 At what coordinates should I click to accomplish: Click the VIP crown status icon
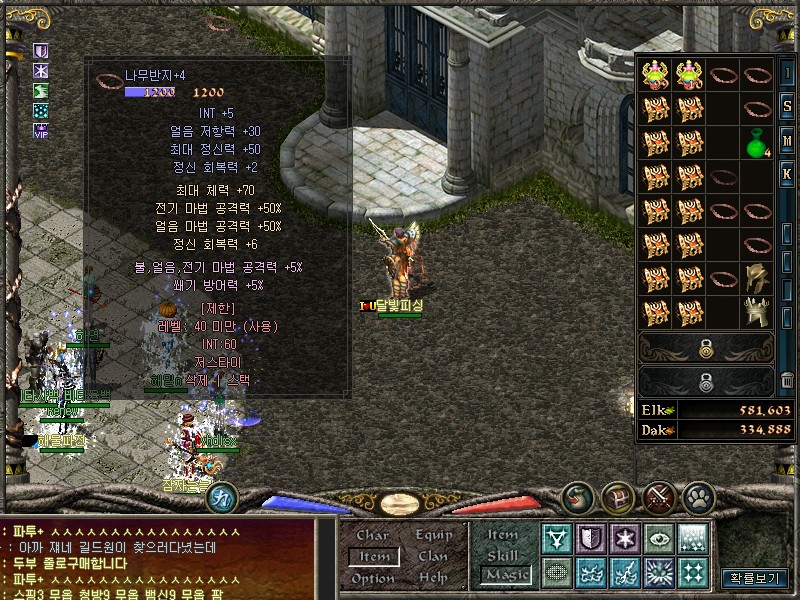(x=41, y=130)
